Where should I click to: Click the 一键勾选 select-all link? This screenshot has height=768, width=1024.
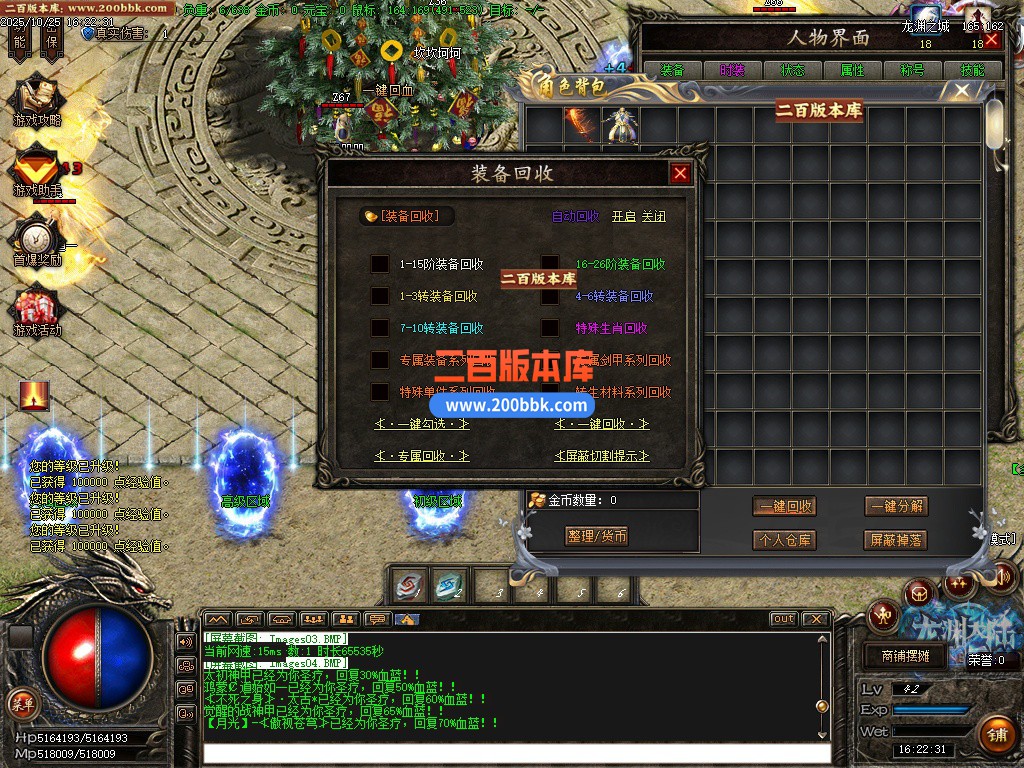tap(421, 424)
